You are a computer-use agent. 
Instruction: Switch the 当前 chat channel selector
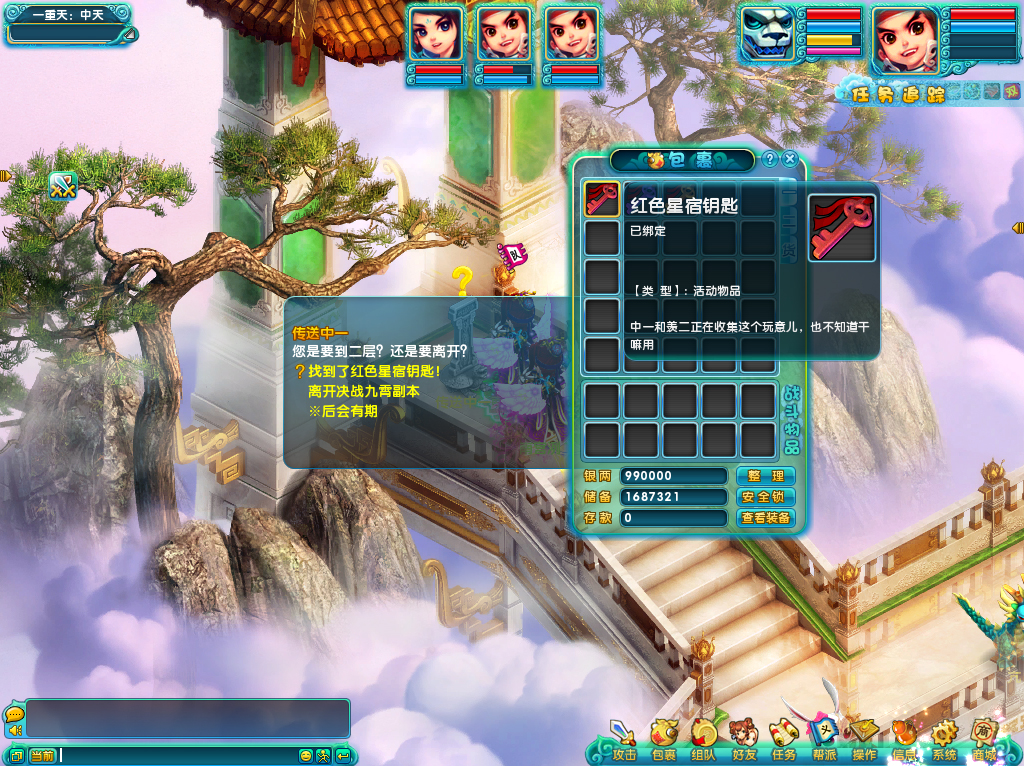[x=42, y=755]
